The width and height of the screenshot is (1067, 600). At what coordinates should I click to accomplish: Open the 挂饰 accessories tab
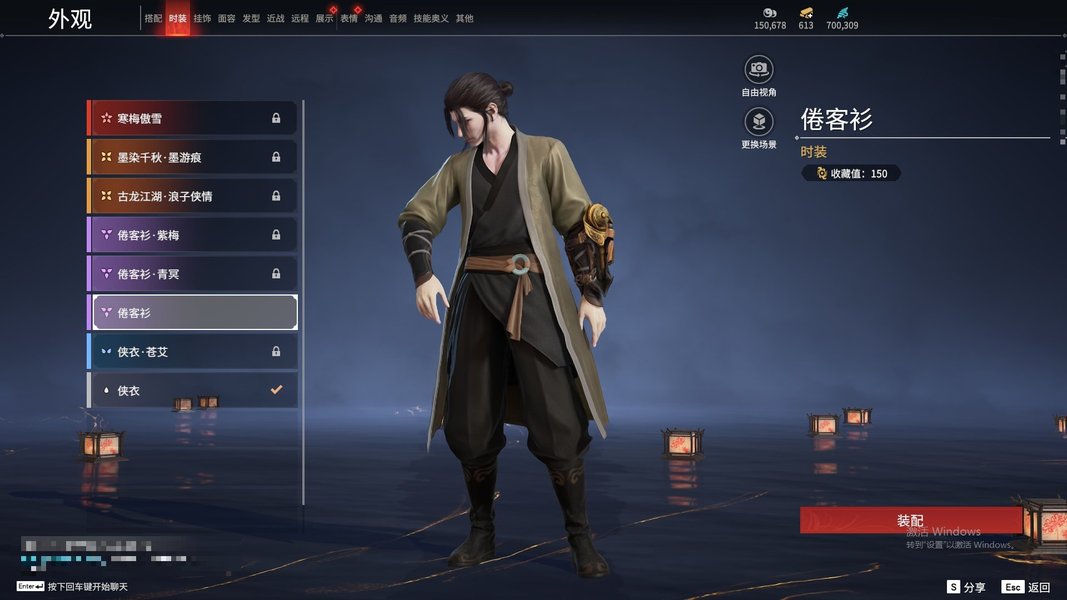point(202,19)
